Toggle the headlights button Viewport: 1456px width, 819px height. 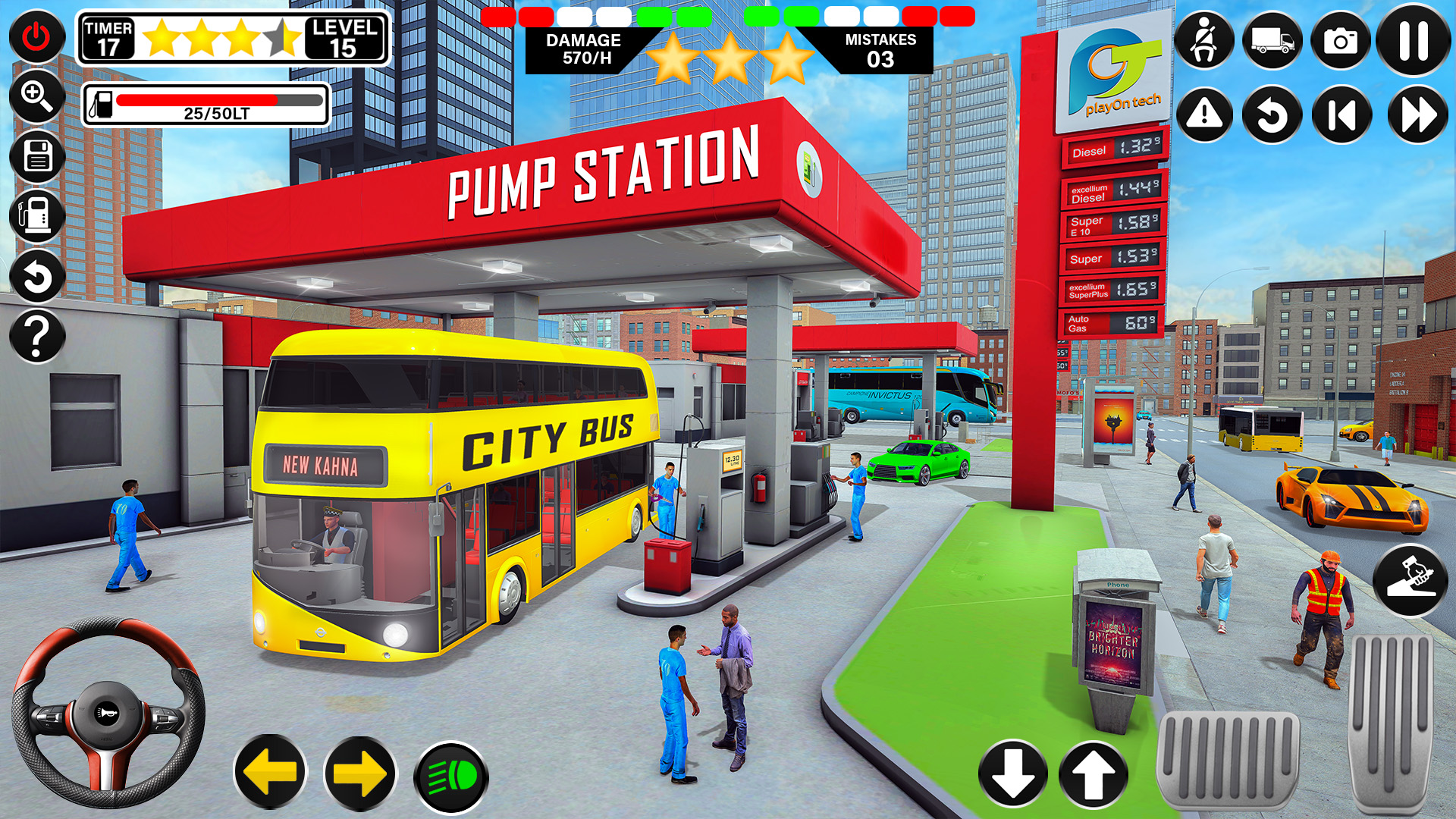tap(451, 776)
